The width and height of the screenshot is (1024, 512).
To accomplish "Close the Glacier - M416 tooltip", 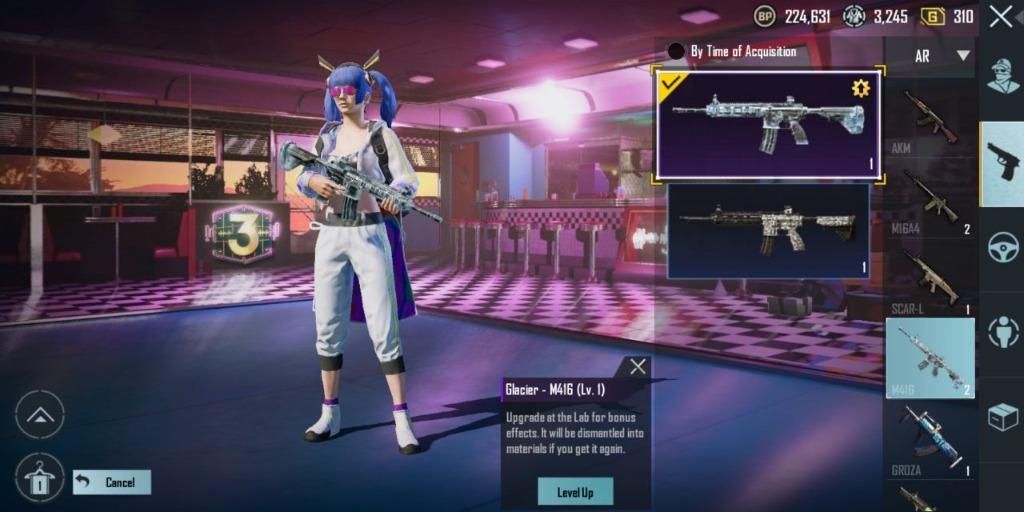I will [638, 367].
